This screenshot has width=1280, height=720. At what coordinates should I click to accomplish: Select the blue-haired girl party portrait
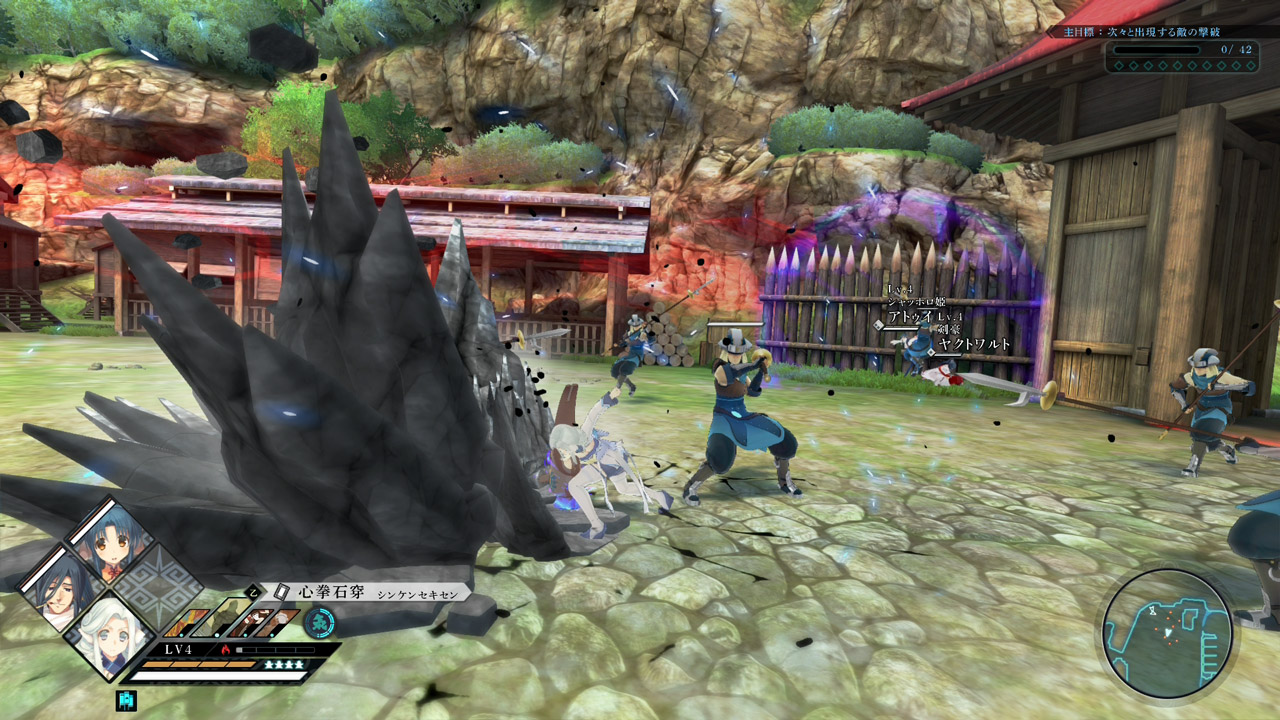tap(107, 544)
